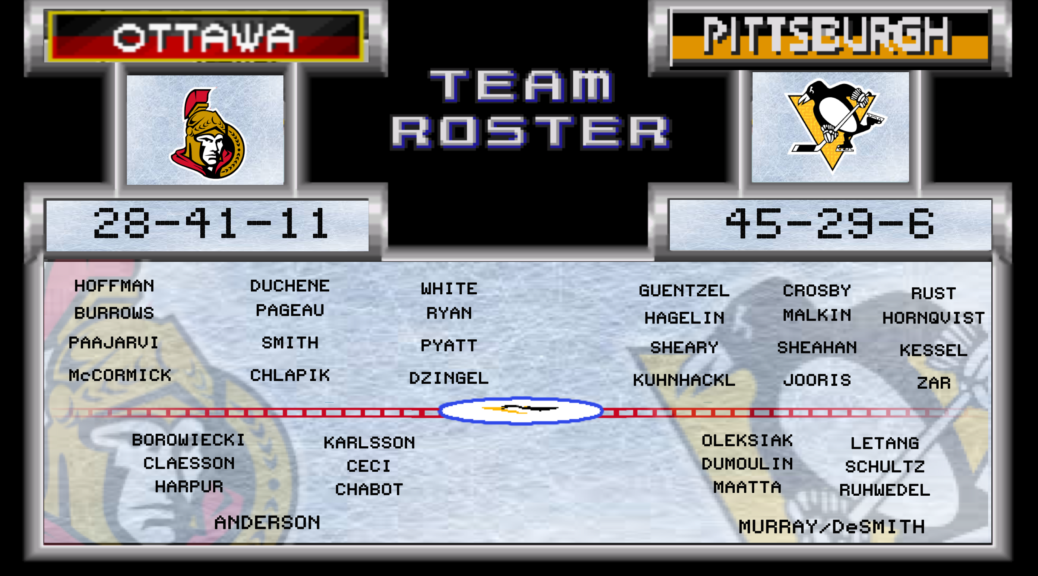Image resolution: width=1038 pixels, height=576 pixels.
Task: Choose the Murray/DeSmith goalie entry
Action: pos(832,527)
